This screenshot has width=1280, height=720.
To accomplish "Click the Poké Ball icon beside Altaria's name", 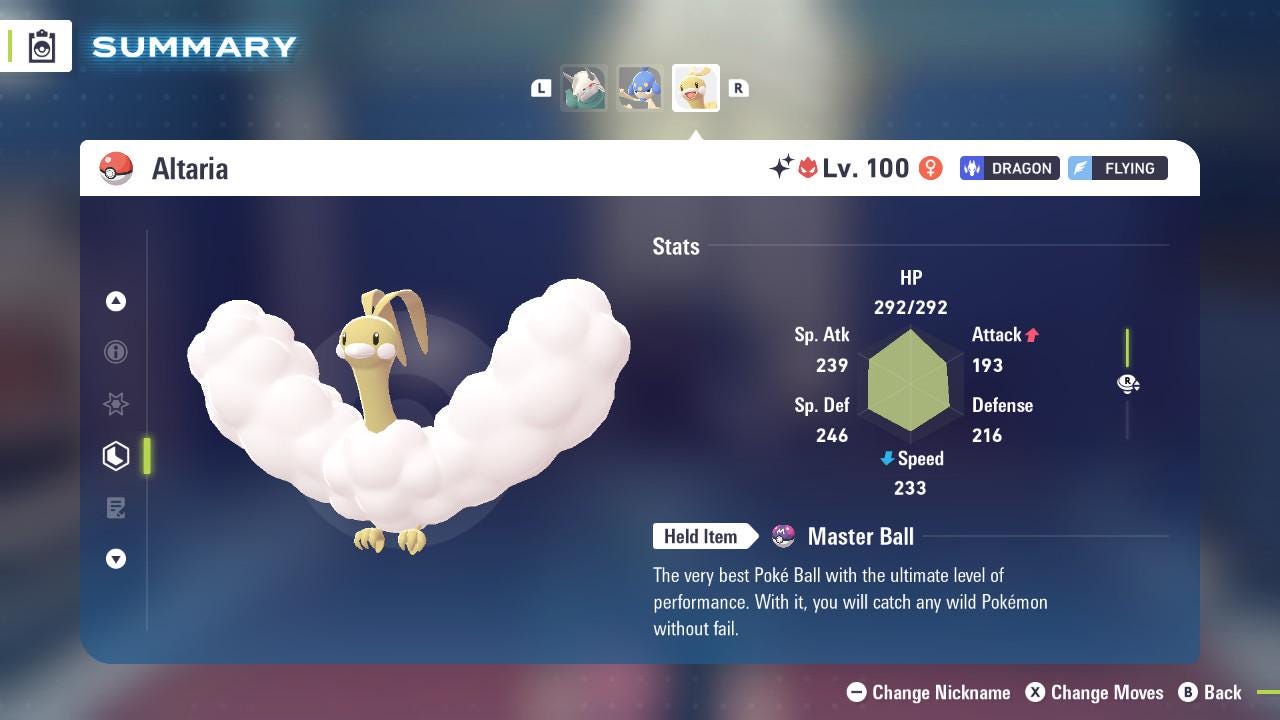I will 117,168.
